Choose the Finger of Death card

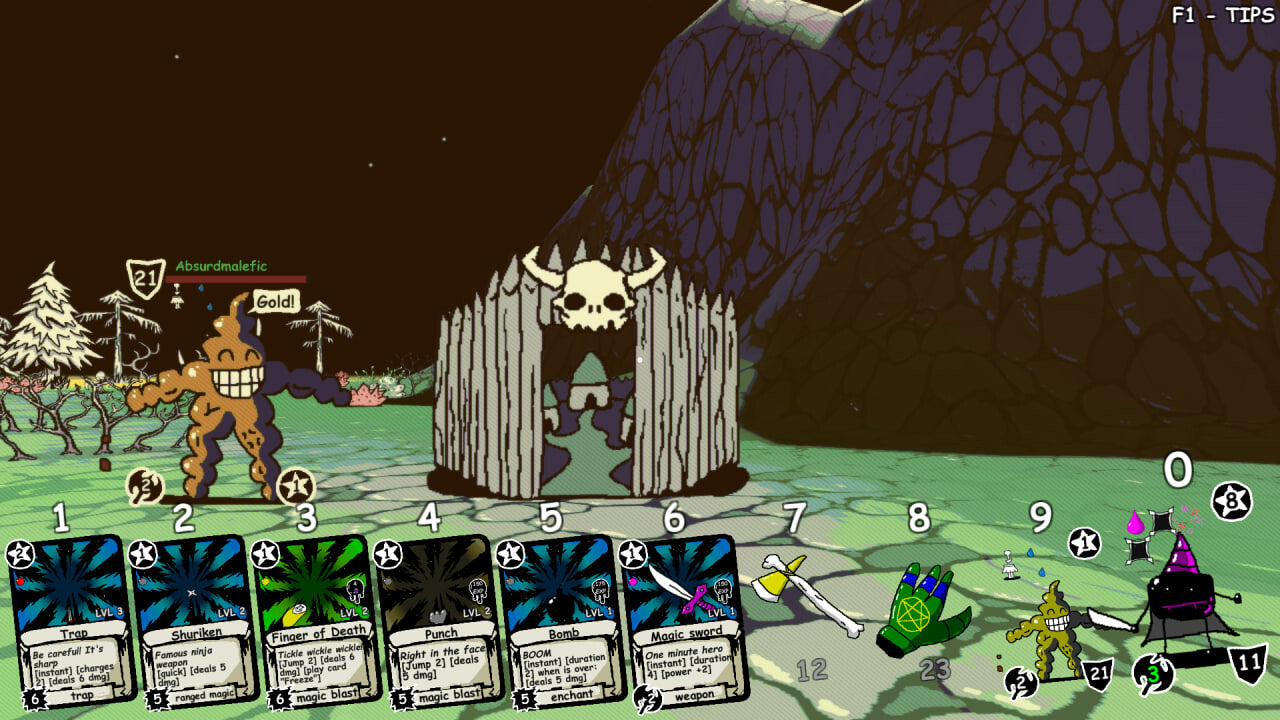(x=317, y=620)
